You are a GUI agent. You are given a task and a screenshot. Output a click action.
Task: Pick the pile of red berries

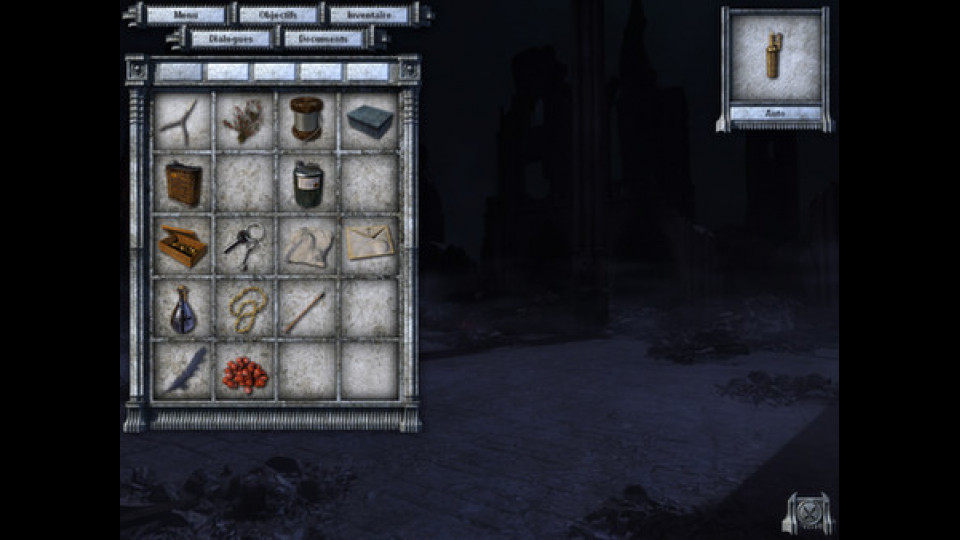tap(244, 372)
